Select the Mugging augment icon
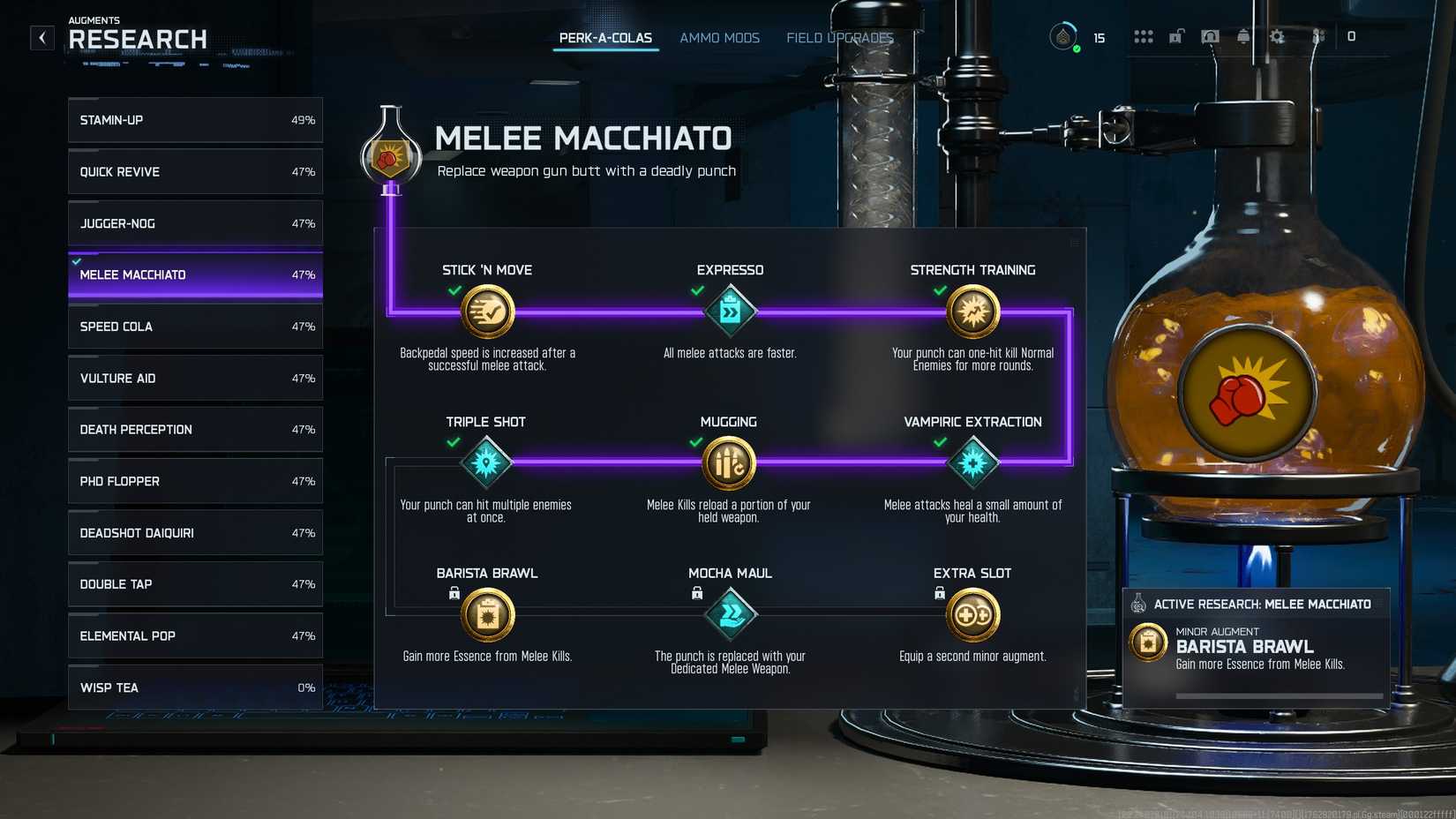This screenshot has height=819, width=1456. (x=729, y=462)
